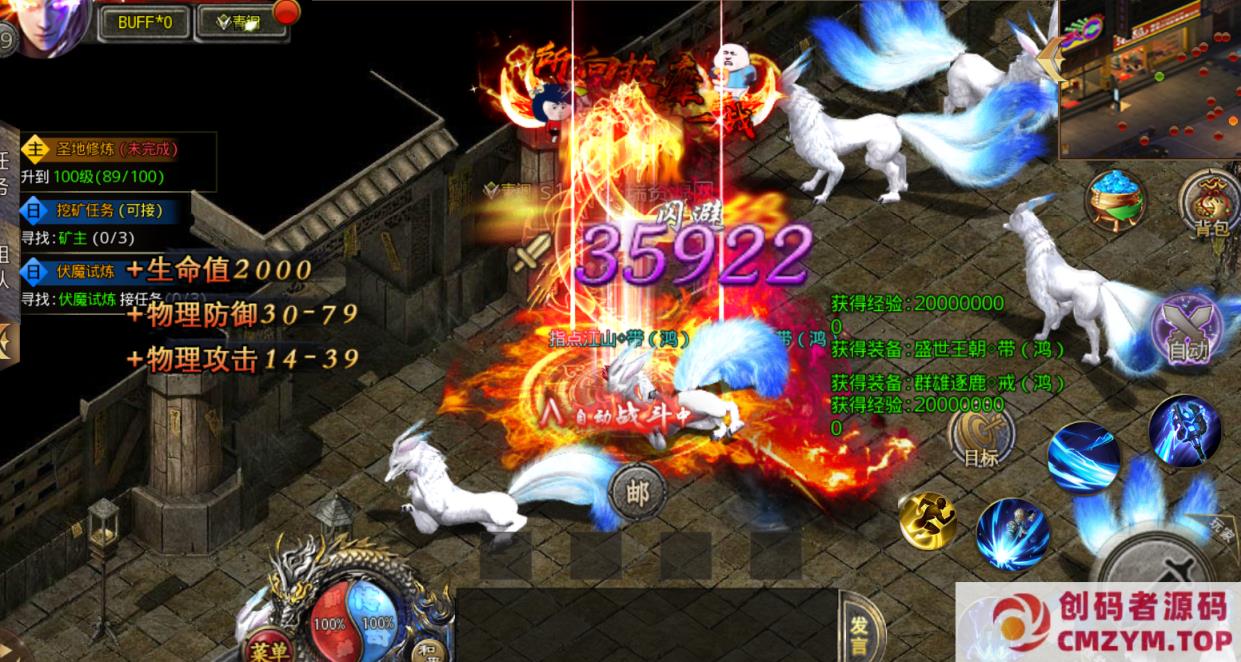Open the BUFF*0 status panel

pyautogui.click(x=144, y=22)
